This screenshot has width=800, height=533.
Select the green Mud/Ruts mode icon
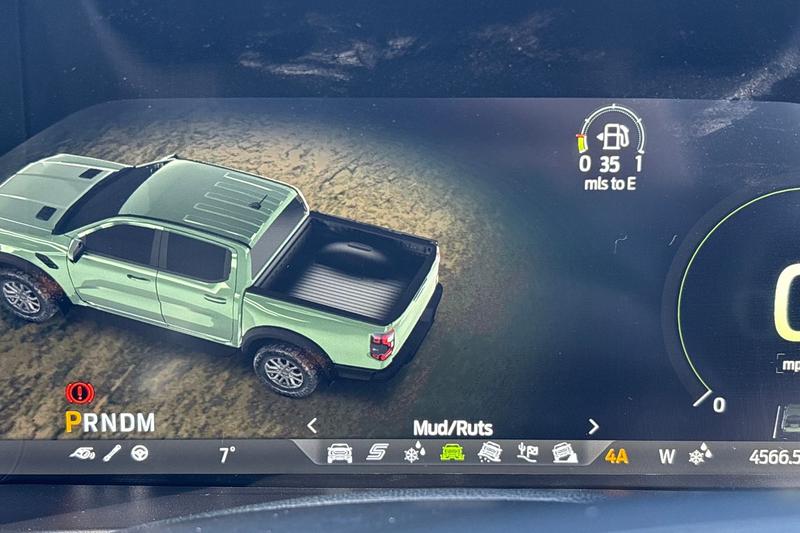[x=452, y=453]
